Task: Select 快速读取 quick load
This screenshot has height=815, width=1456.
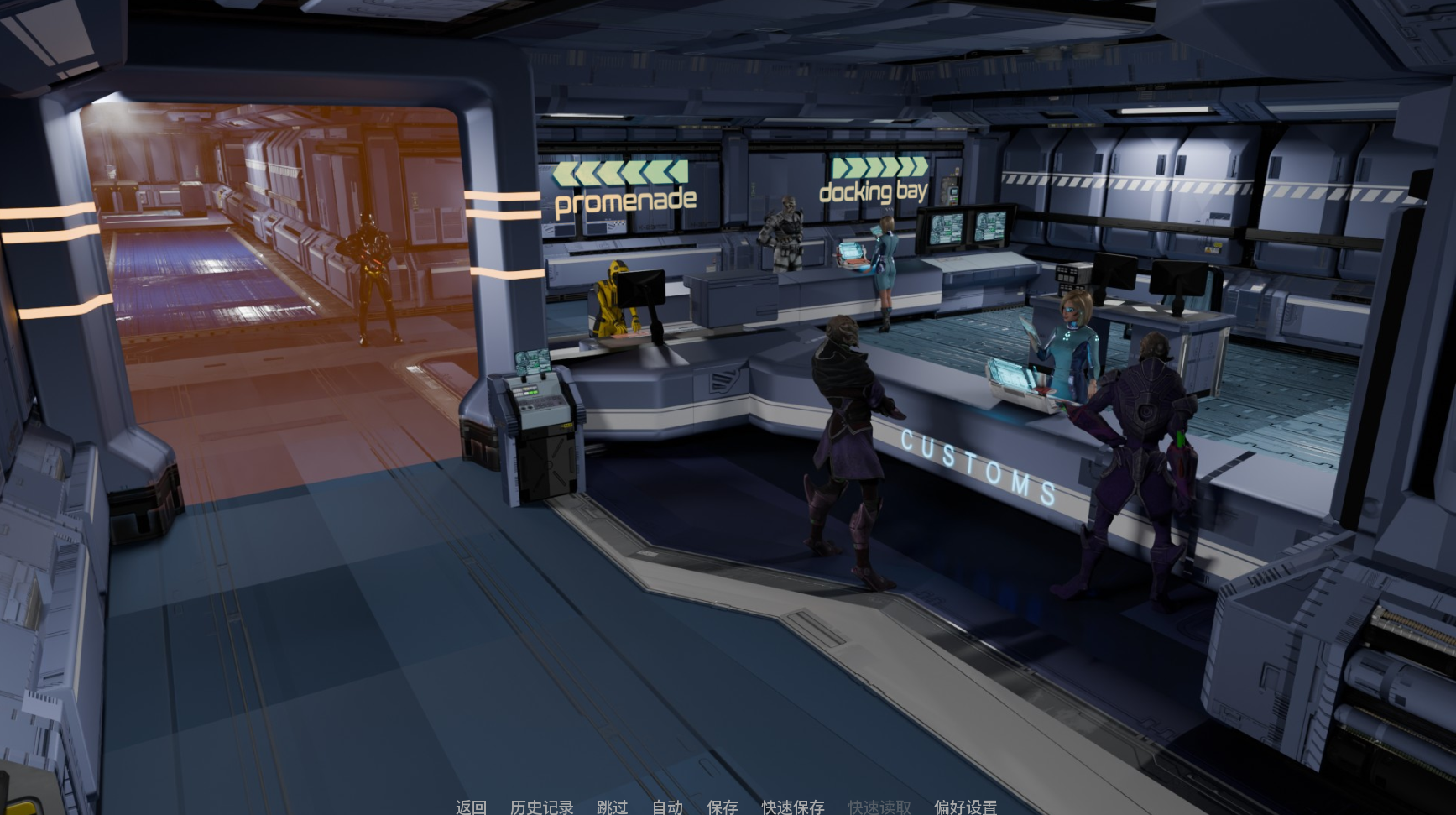Action: tap(879, 807)
